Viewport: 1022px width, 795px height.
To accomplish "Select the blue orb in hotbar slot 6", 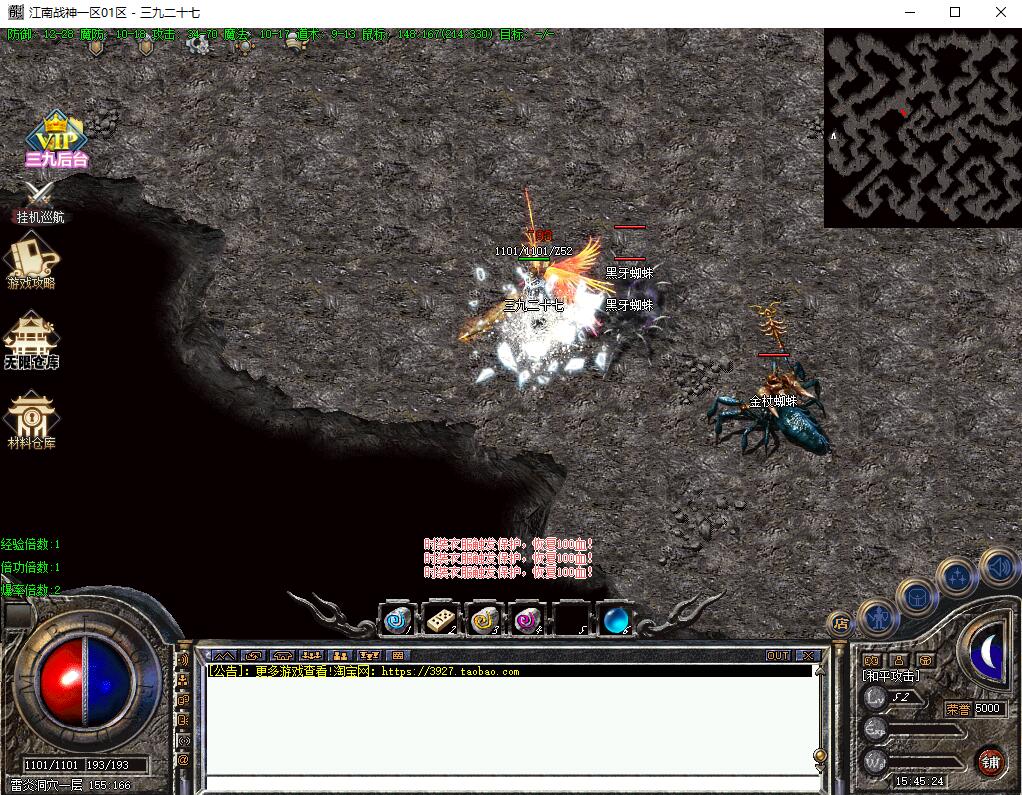I will [615, 621].
